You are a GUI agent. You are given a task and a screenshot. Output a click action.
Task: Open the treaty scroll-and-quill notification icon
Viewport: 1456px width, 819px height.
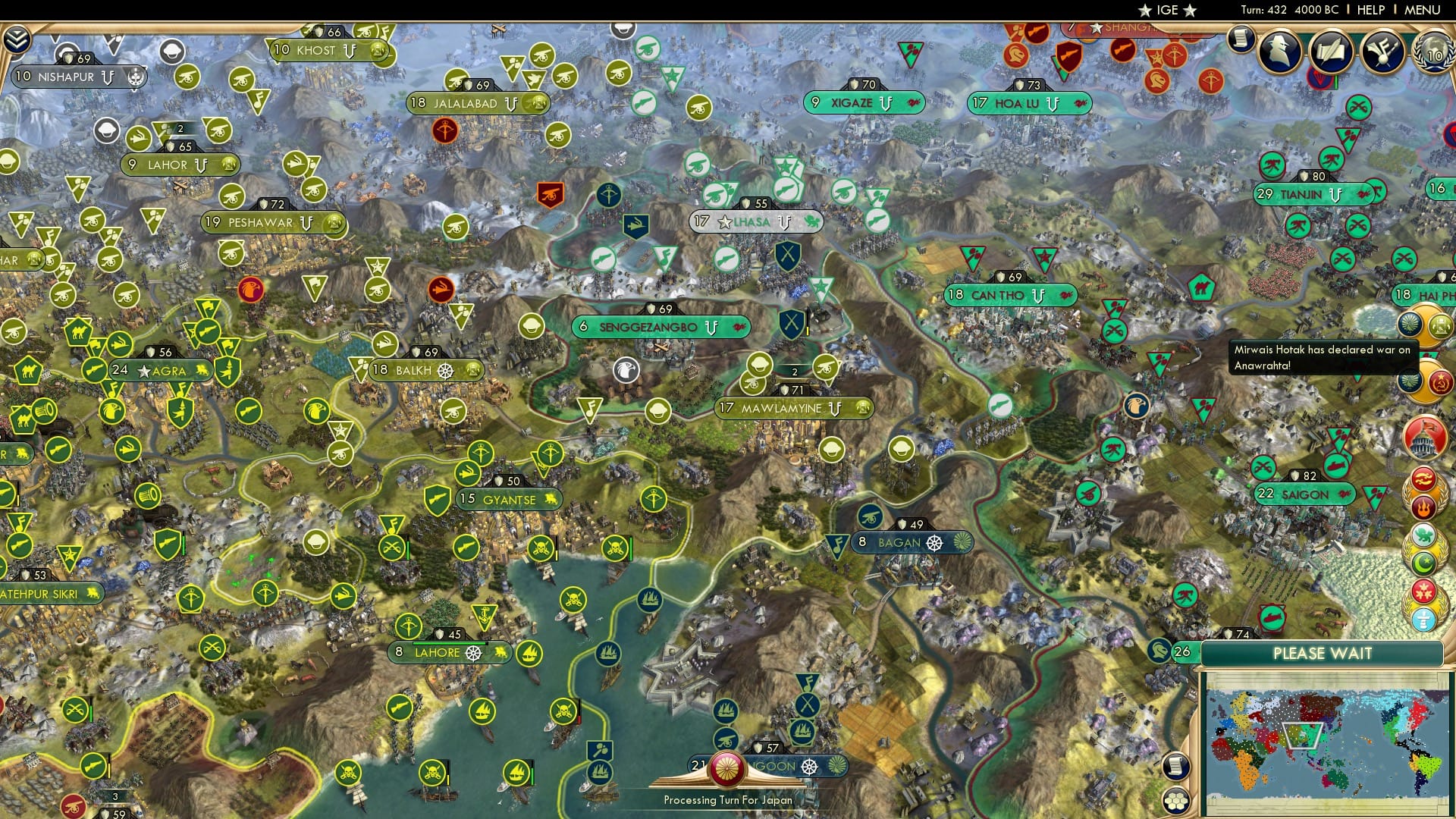(1332, 49)
